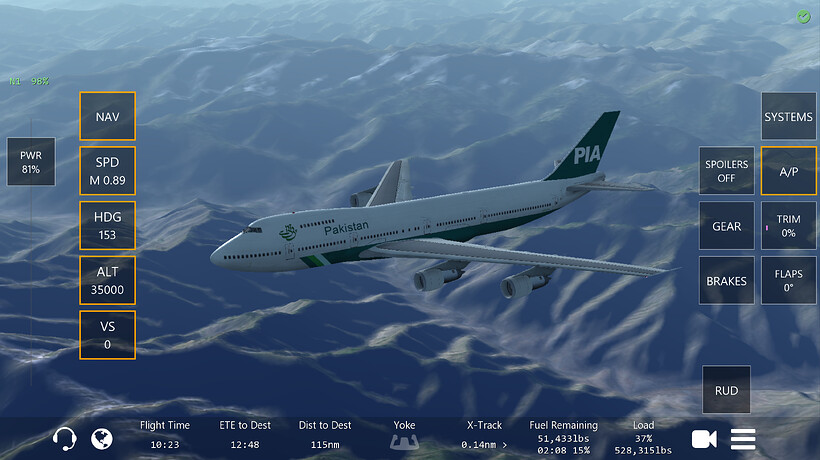Open the SYSTEMS panel
The width and height of the screenshot is (820, 460).
788,117
